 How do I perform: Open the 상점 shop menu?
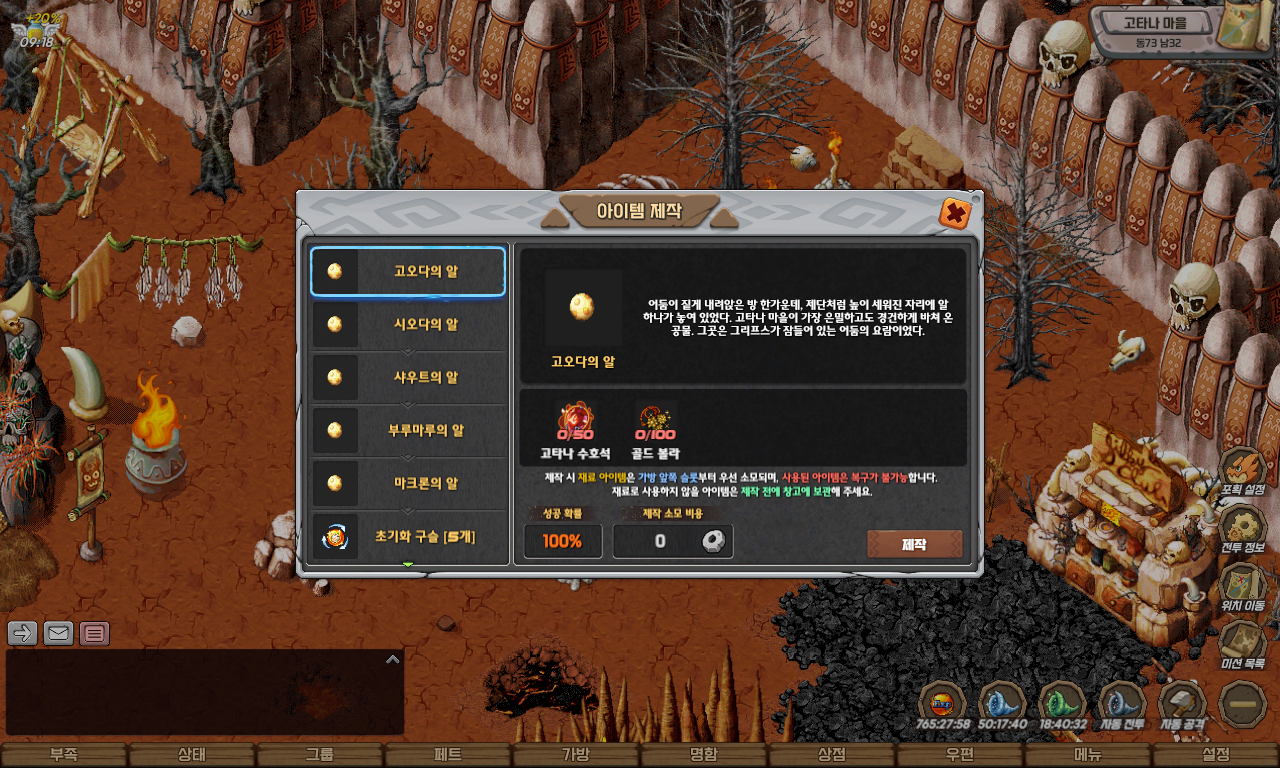(x=832, y=755)
